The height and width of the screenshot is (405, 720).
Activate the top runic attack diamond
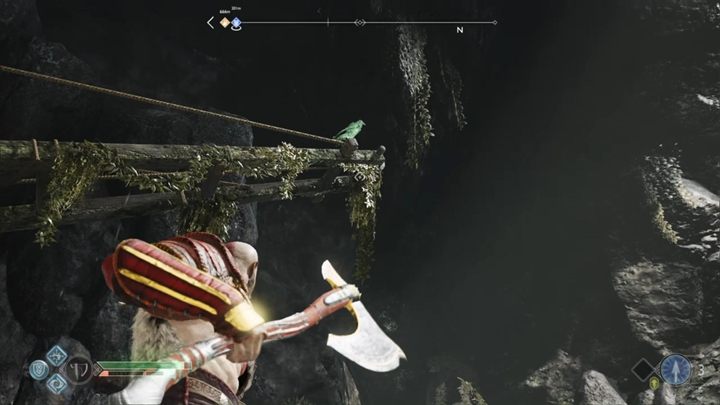pos(55,355)
